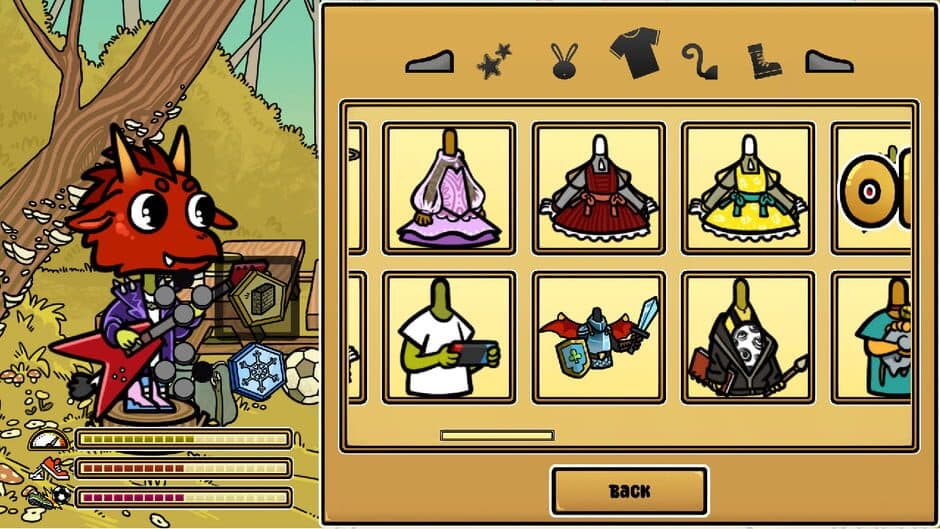This screenshot has width=940, height=529.
Task: Equip the purple princess dress
Action: point(449,188)
